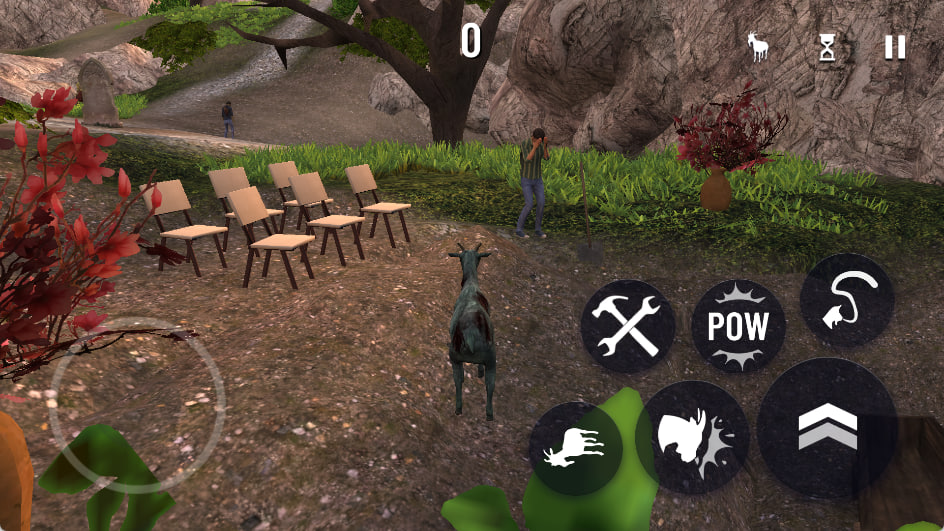Tap the ragdoll goat button

pos(576,449)
